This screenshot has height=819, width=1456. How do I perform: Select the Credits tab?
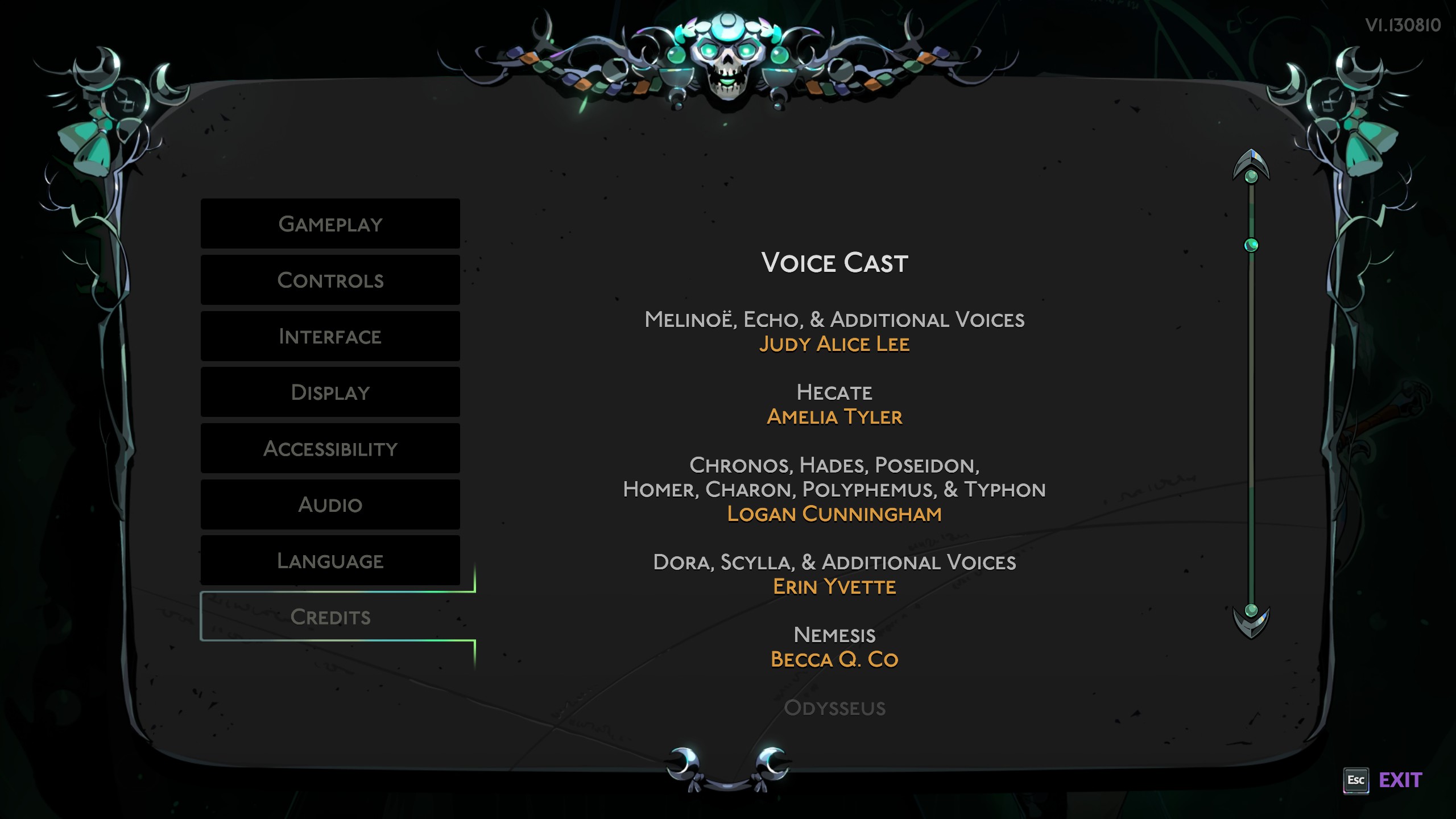330,617
